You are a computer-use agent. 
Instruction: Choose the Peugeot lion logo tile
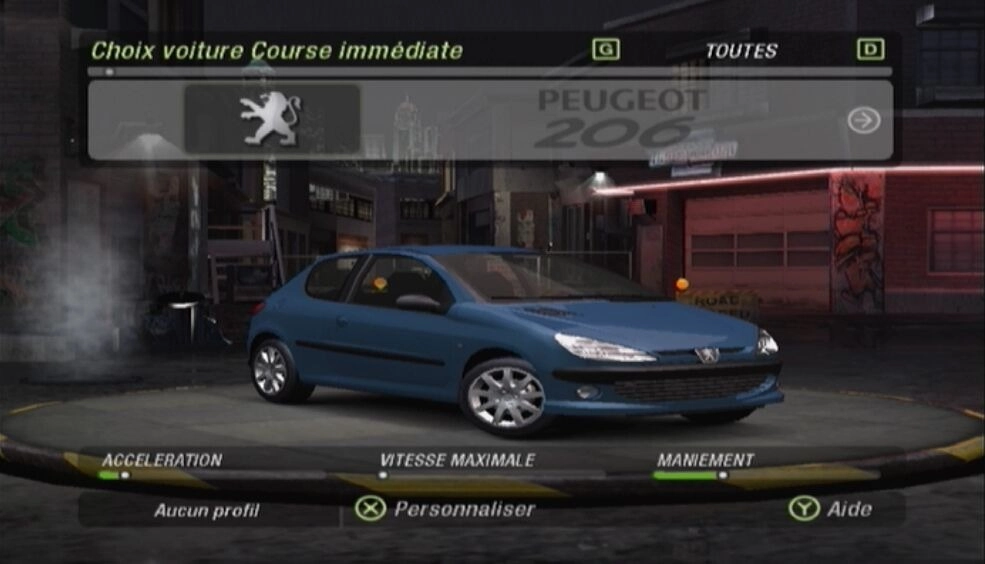point(271,119)
